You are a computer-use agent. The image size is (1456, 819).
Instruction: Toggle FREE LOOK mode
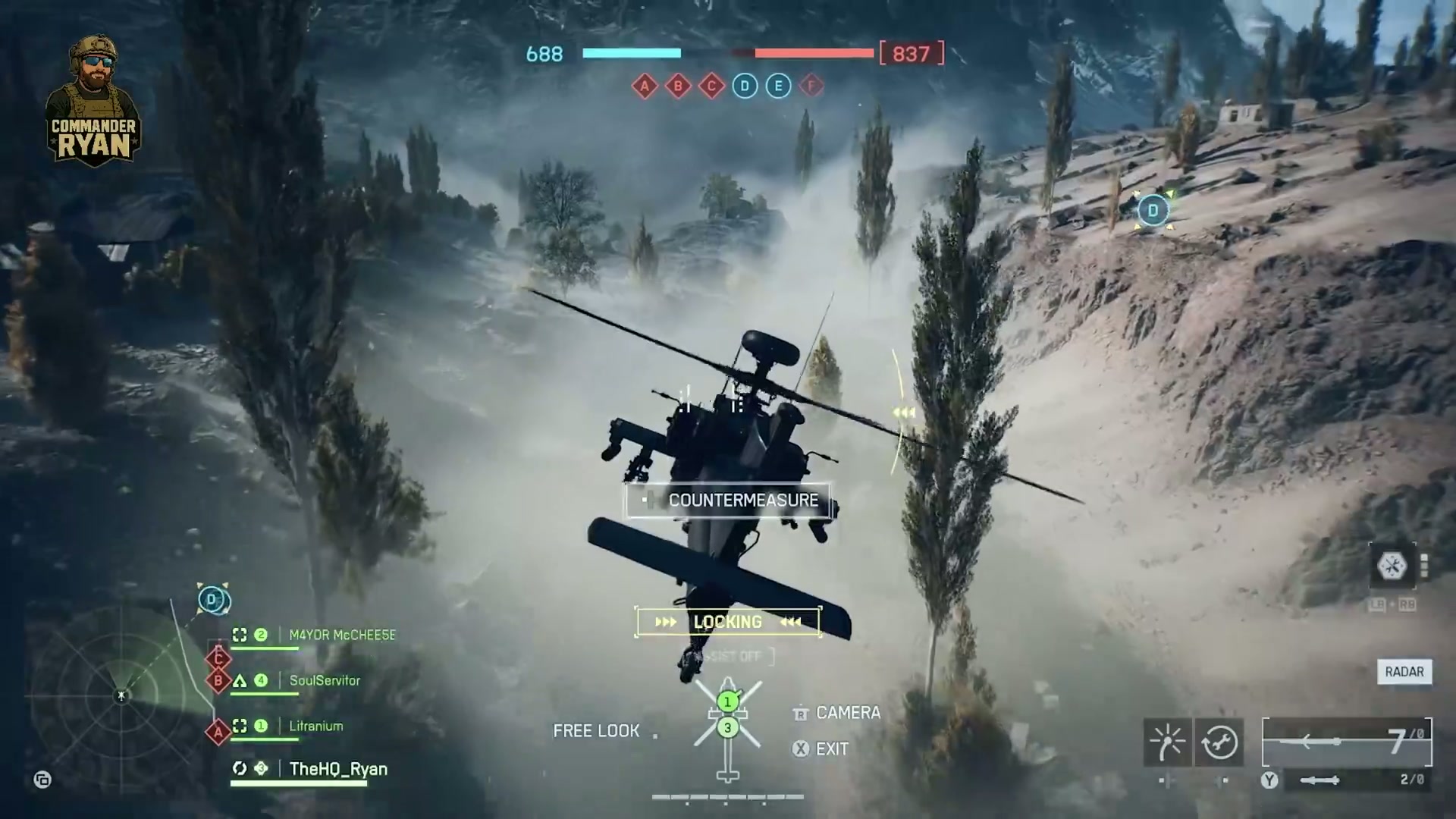click(x=596, y=730)
